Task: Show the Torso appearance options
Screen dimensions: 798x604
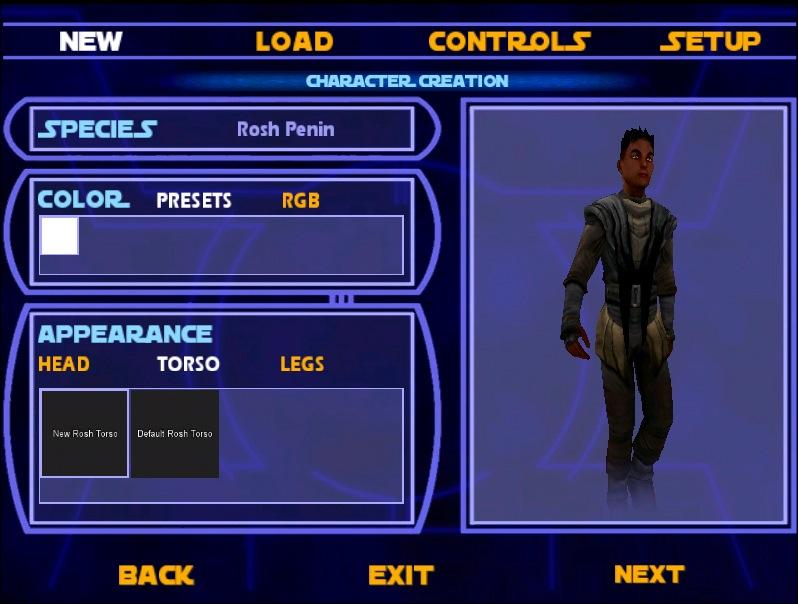Action: (x=188, y=364)
